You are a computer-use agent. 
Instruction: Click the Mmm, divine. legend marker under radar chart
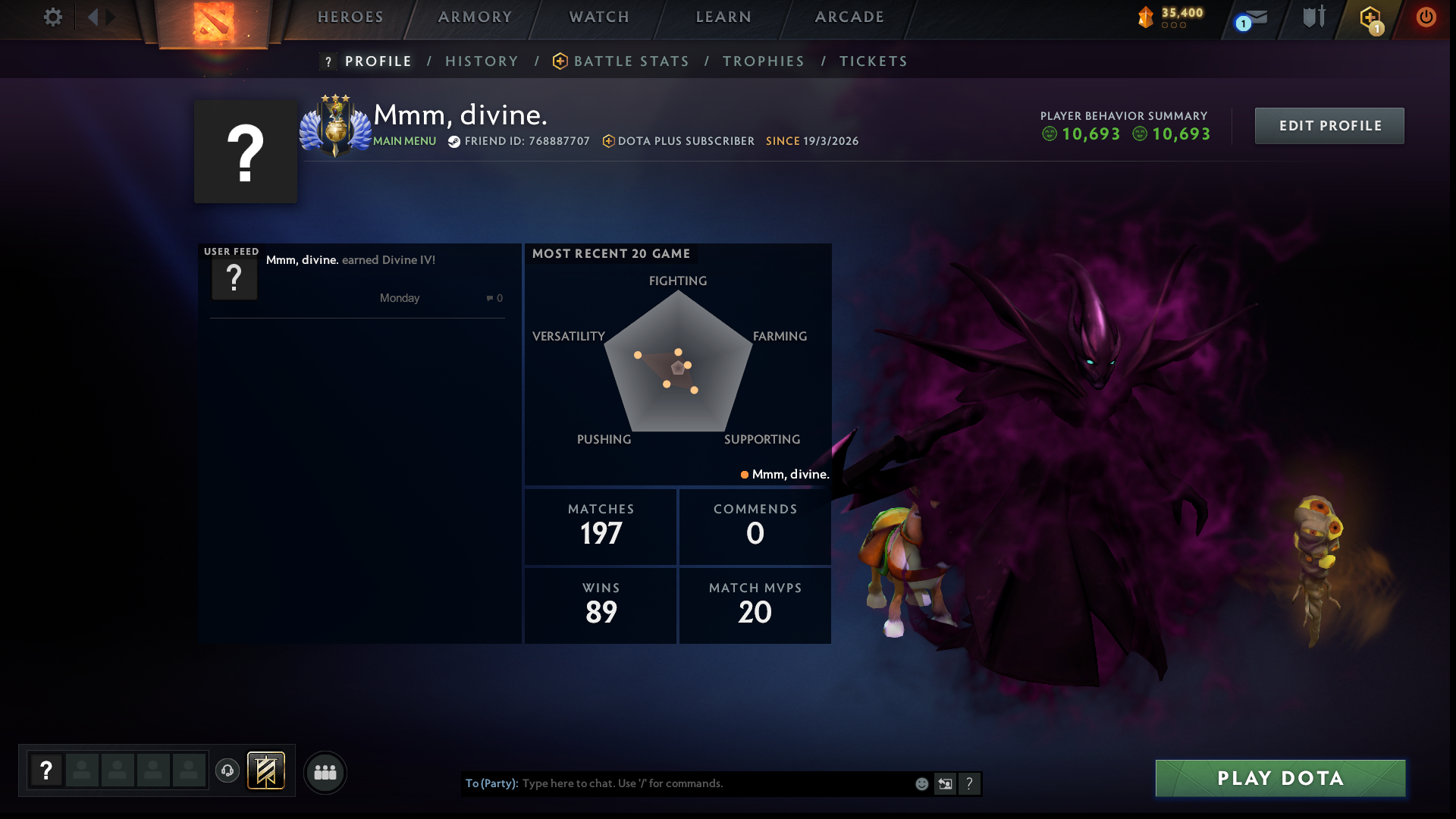tap(785, 473)
